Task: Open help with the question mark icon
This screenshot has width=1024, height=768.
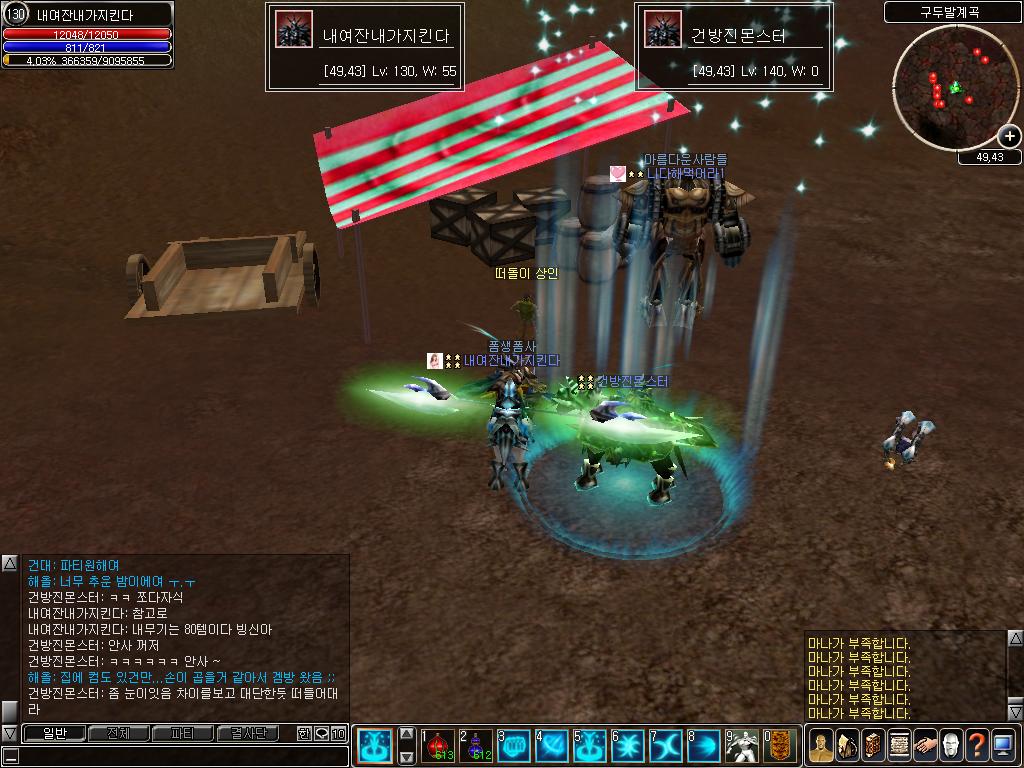Action: tap(978, 745)
